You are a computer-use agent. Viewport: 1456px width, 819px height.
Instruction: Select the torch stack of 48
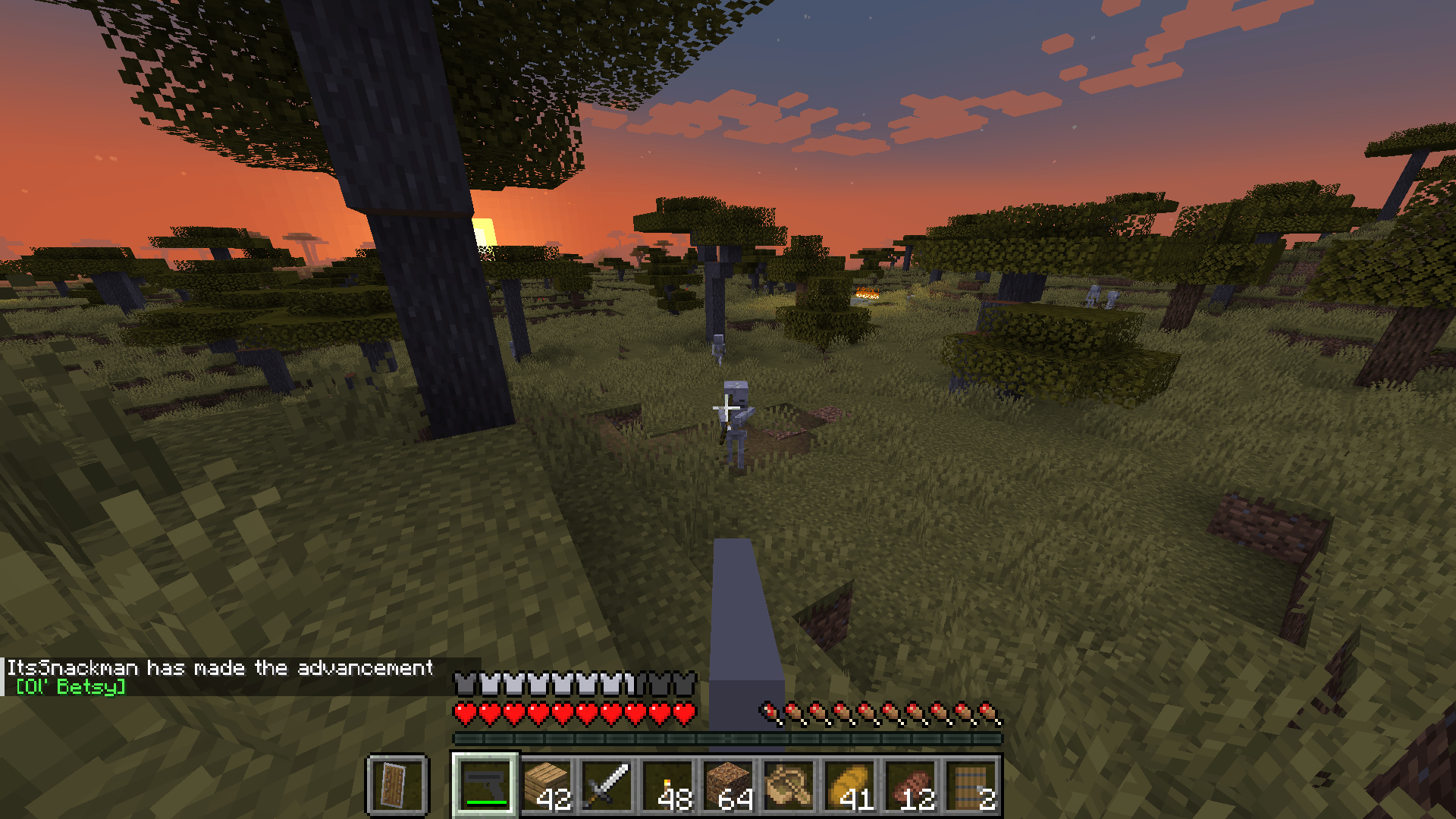tap(669, 783)
